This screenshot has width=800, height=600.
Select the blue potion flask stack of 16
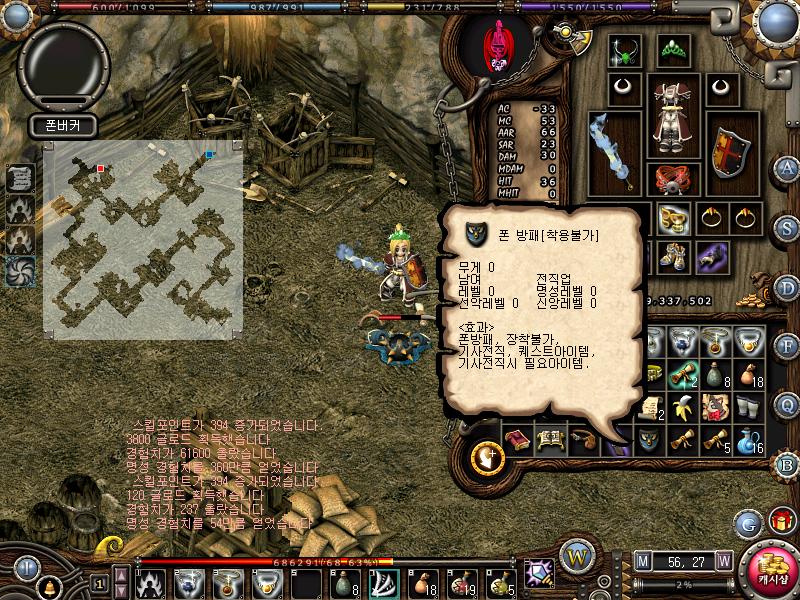pos(748,439)
